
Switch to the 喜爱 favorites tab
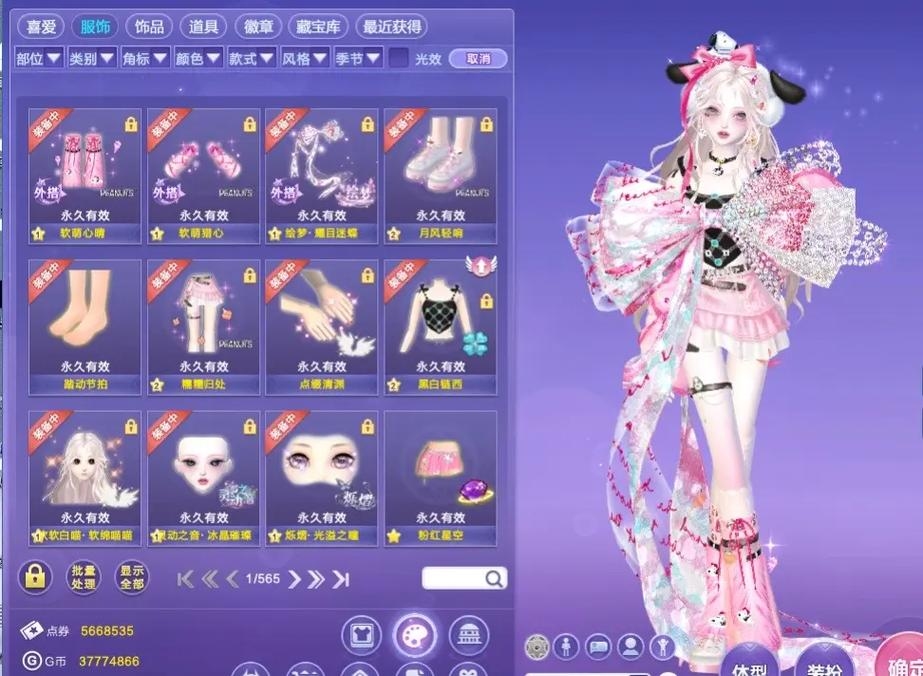(43, 26)
